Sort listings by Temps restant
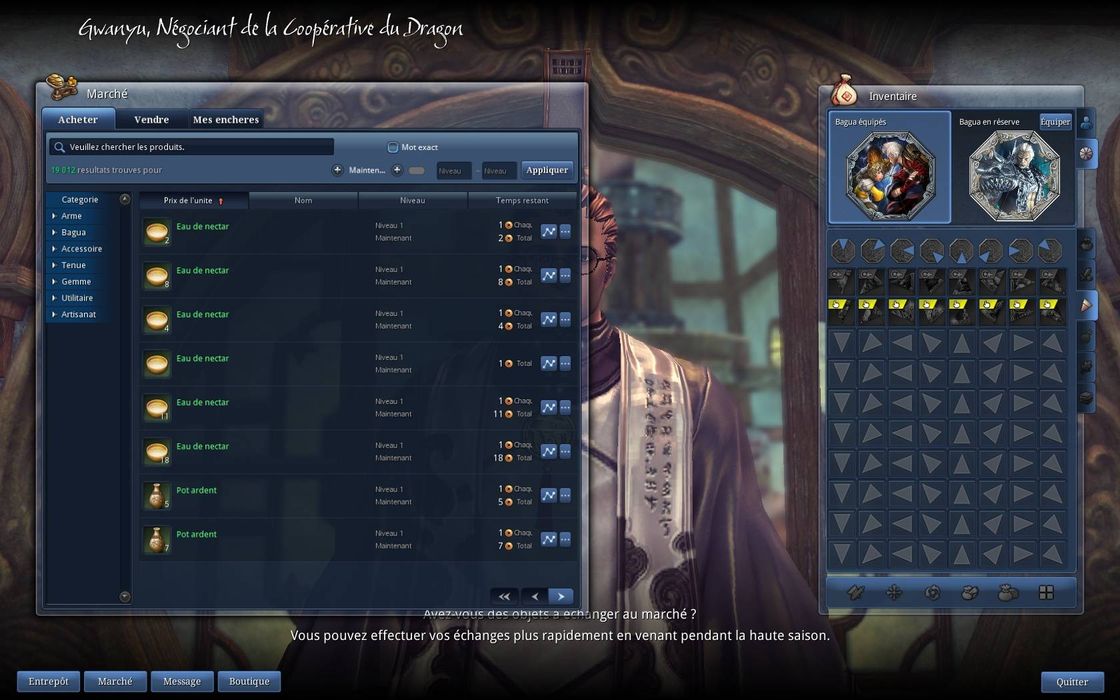 tap(522, 201)
